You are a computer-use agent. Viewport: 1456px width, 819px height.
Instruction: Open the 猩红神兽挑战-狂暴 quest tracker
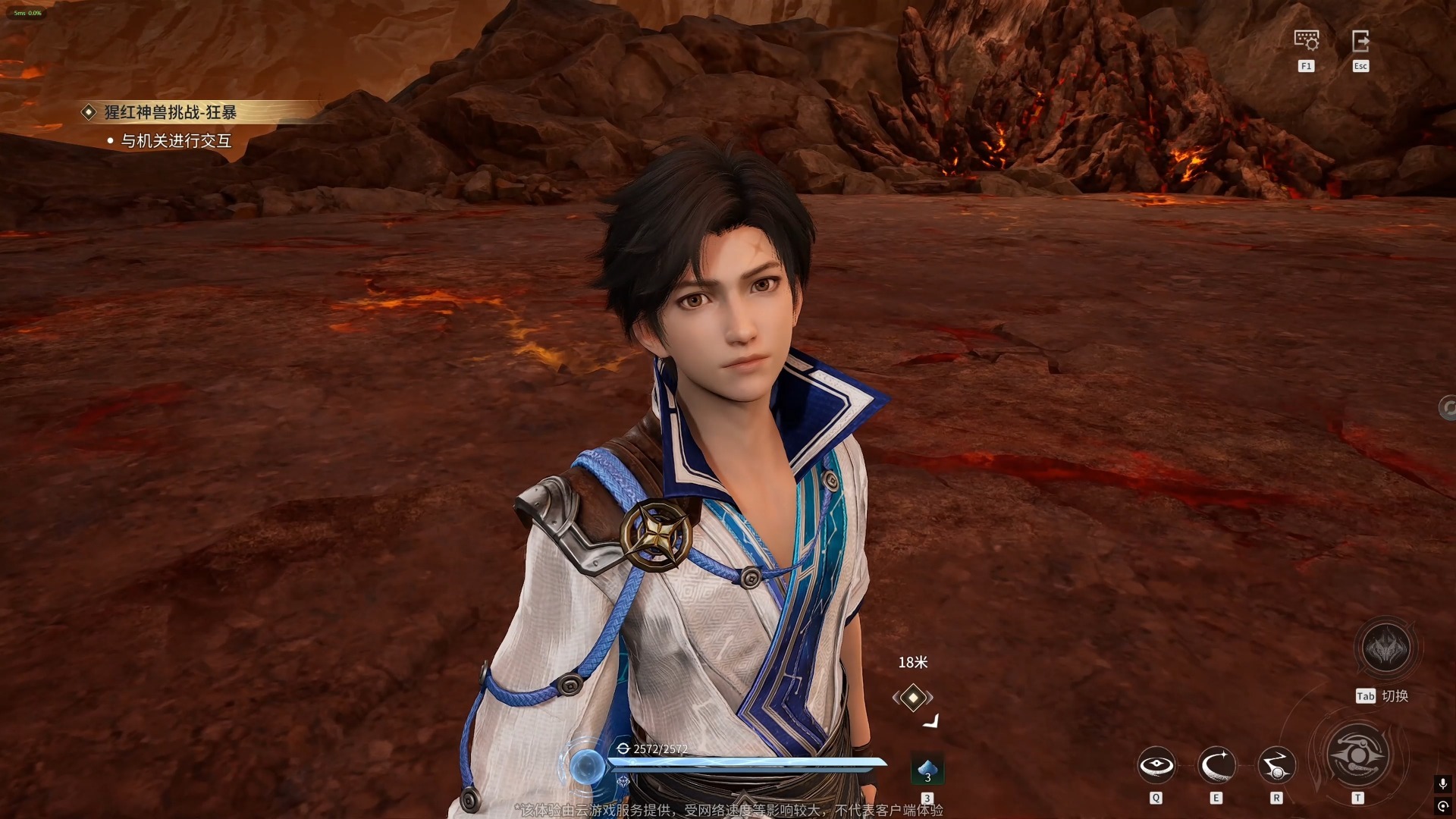(x=170, y=113)
